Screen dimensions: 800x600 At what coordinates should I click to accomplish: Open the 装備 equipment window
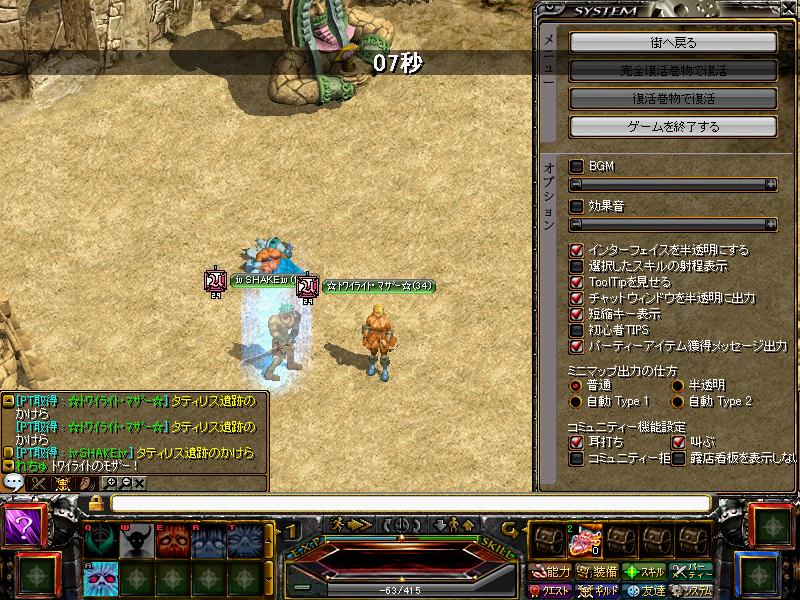pyautogui.click(x=594, y=572)
